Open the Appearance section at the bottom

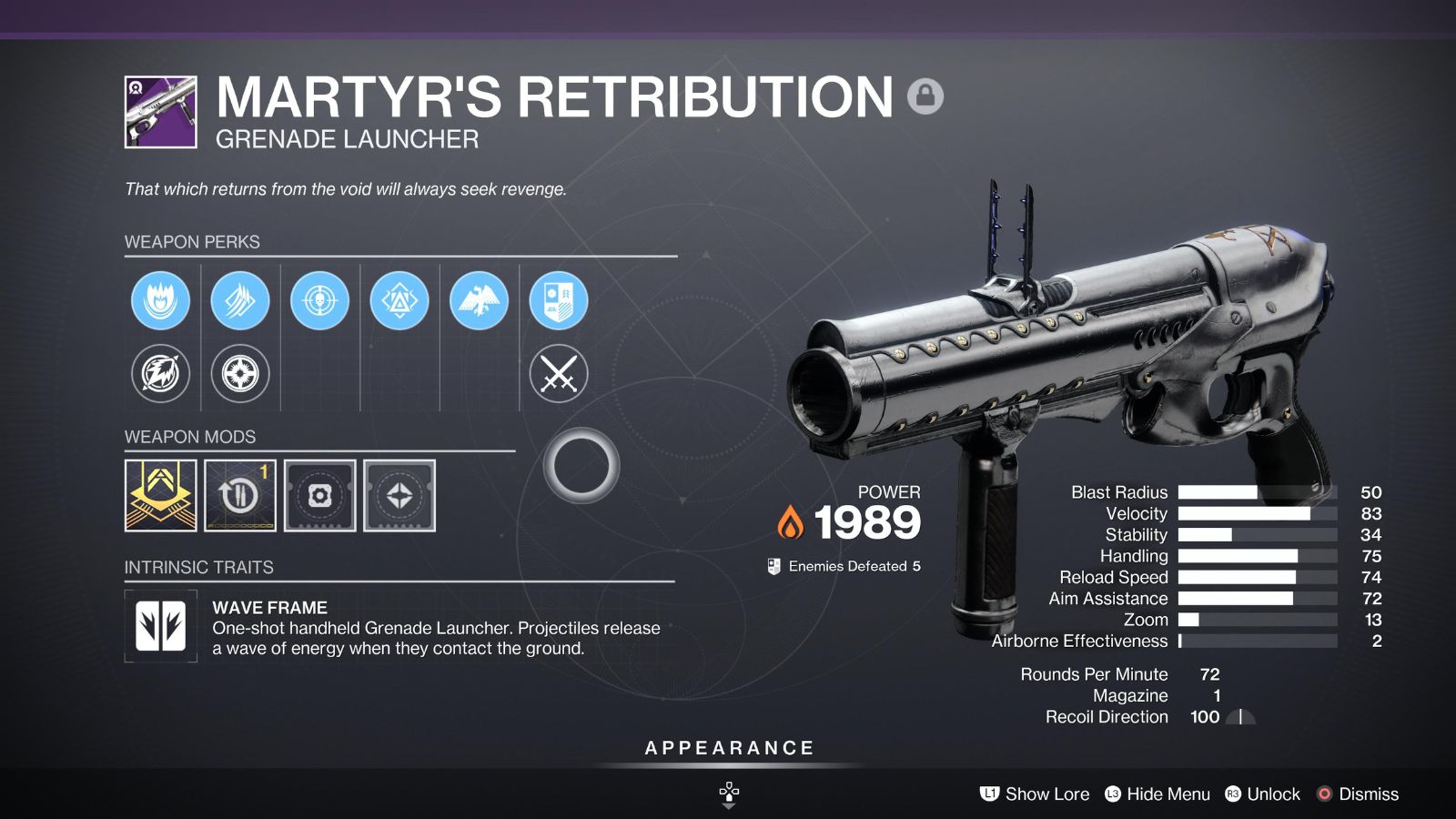pos(728,748)
